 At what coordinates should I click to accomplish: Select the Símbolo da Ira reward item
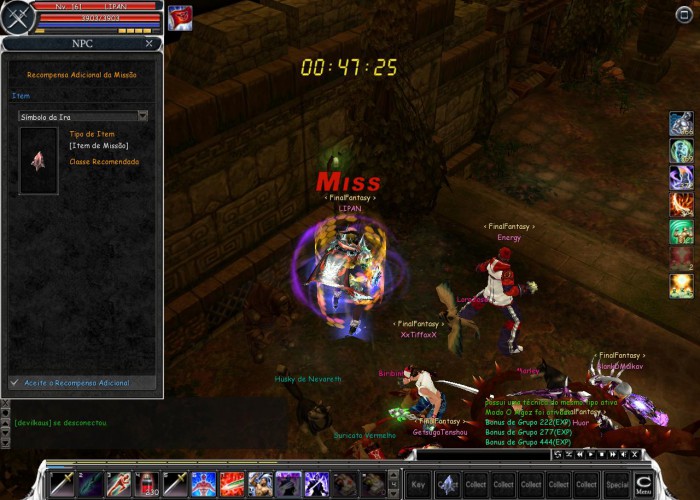(x=38, y=160)
